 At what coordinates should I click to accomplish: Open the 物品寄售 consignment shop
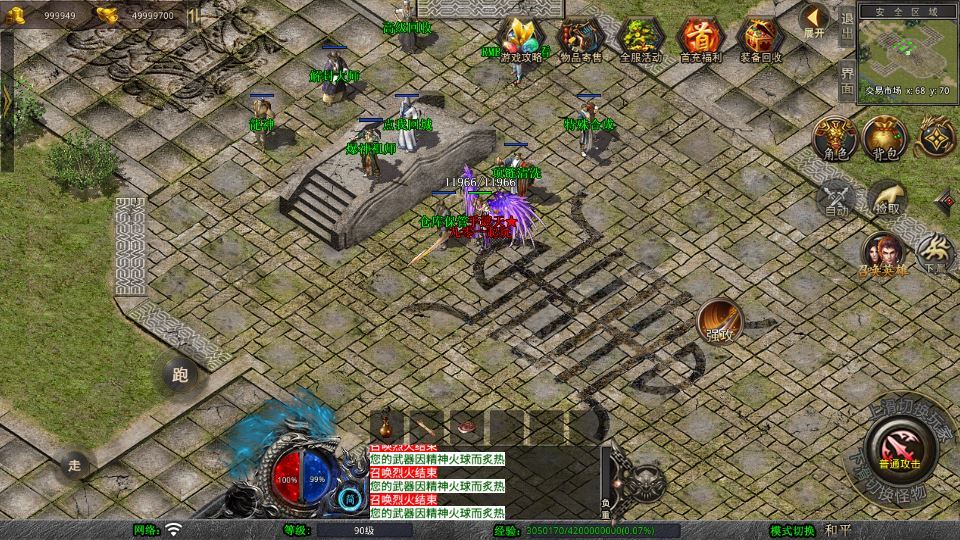pos(582,41)
